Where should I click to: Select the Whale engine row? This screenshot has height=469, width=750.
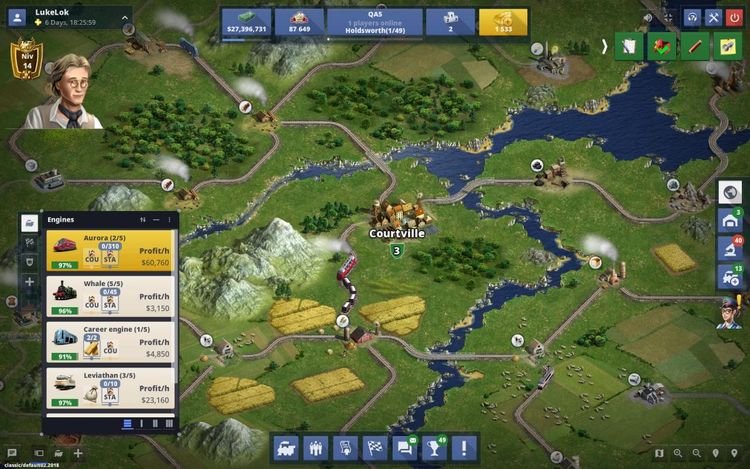(110, 296)
